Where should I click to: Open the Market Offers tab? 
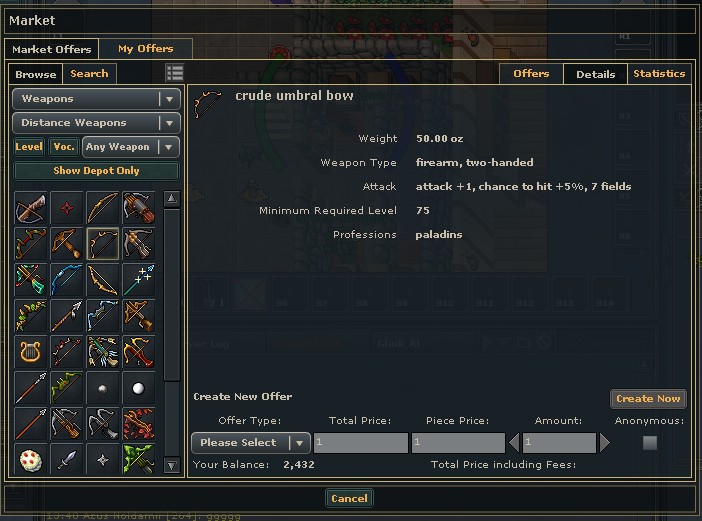[x=51, y=49]
